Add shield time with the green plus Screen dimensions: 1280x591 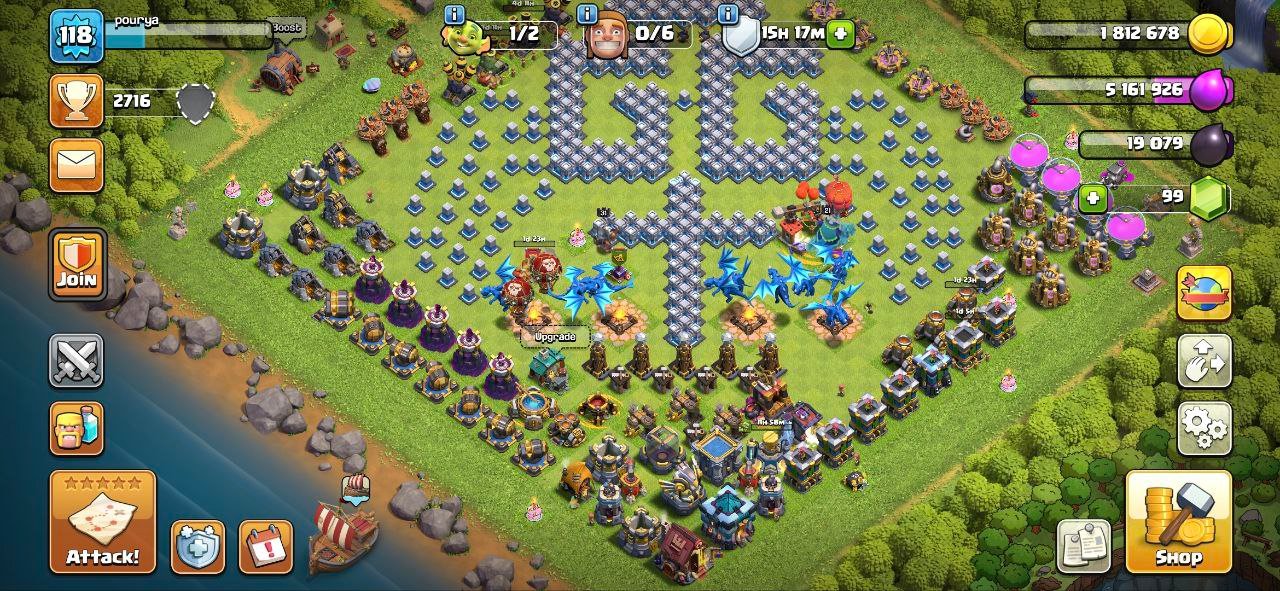click(x=841, y=33)
